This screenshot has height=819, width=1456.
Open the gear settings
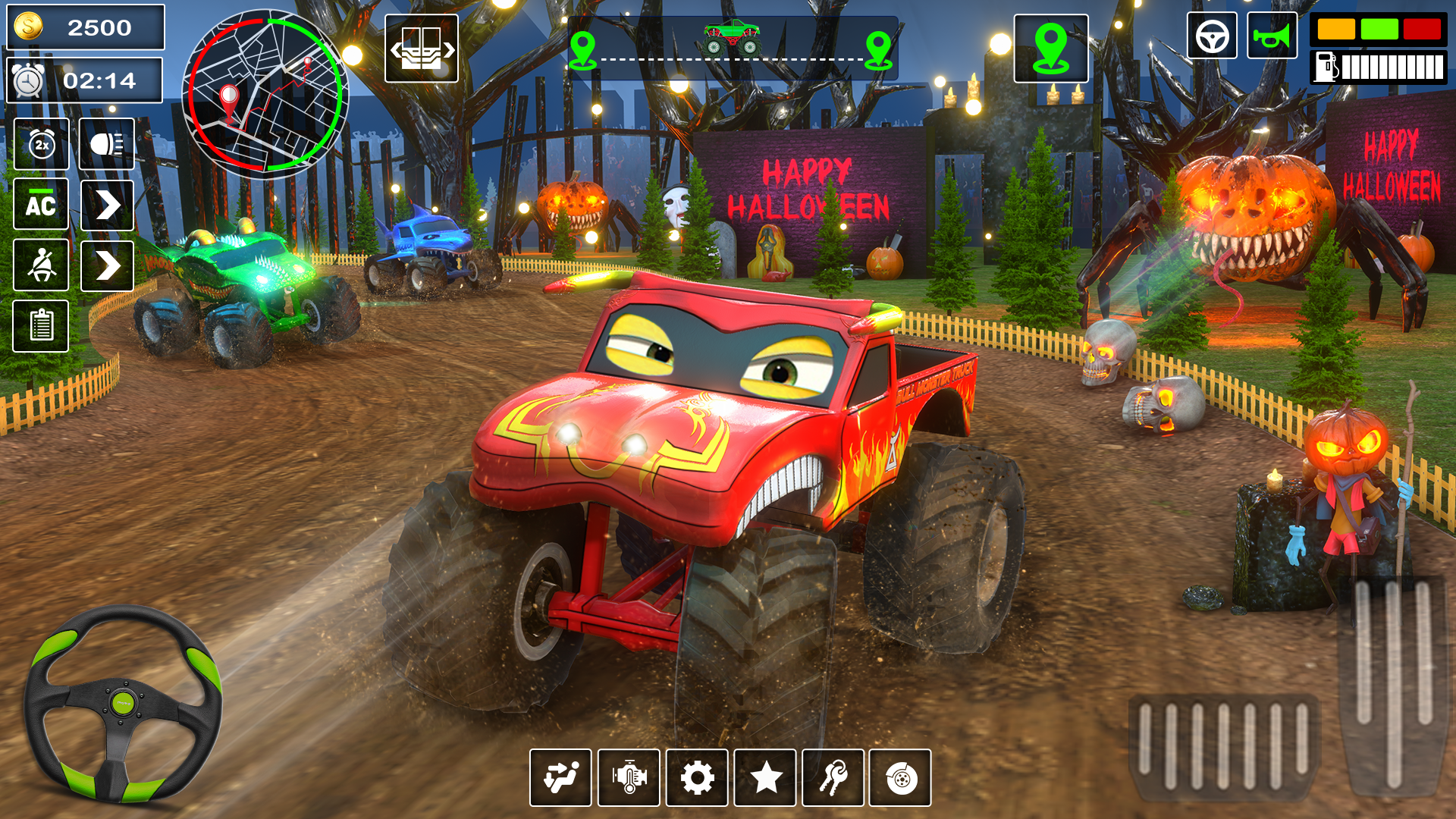[x=697, y=778]
